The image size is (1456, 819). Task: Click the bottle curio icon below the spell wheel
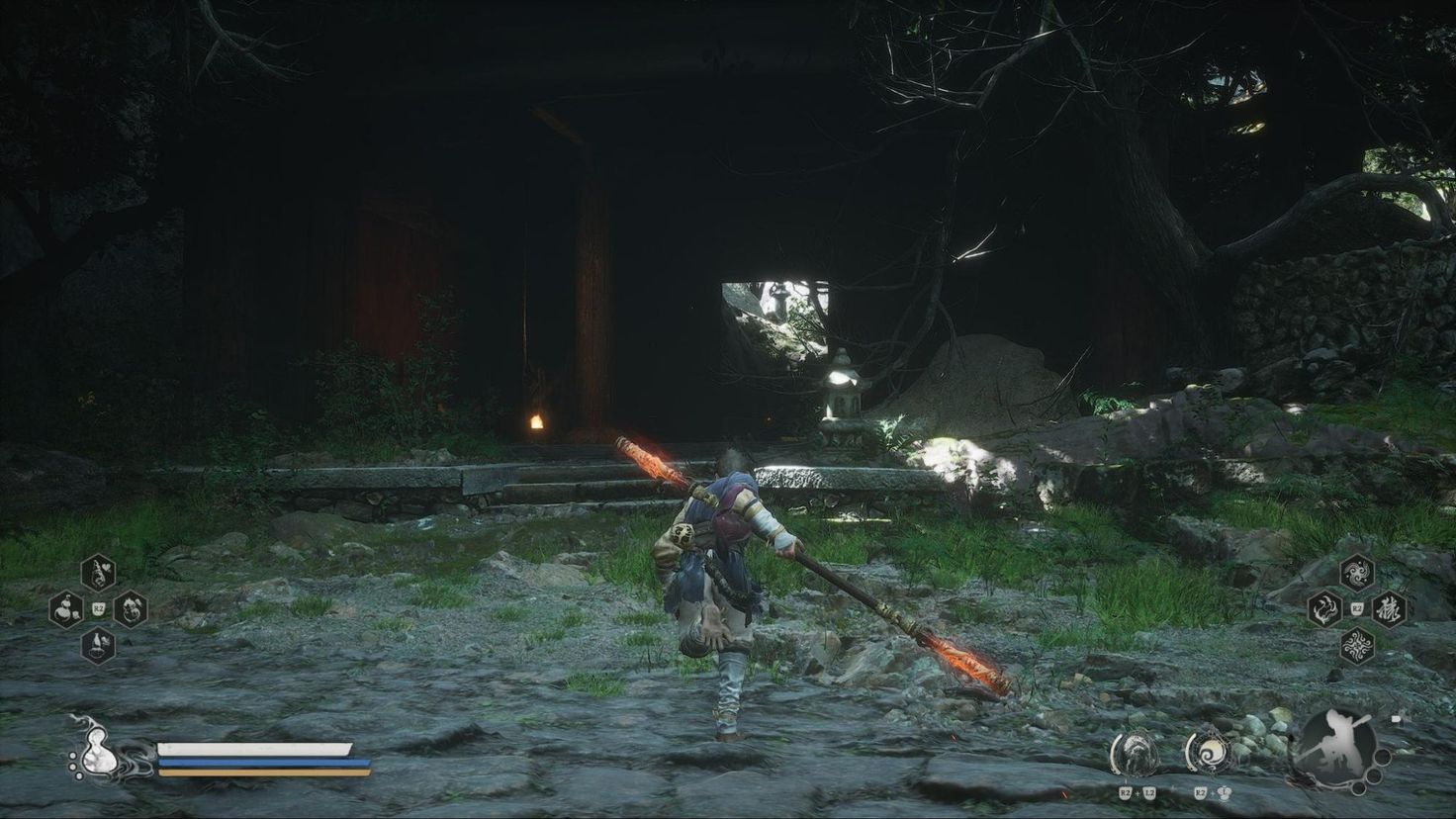coord(98,646)
